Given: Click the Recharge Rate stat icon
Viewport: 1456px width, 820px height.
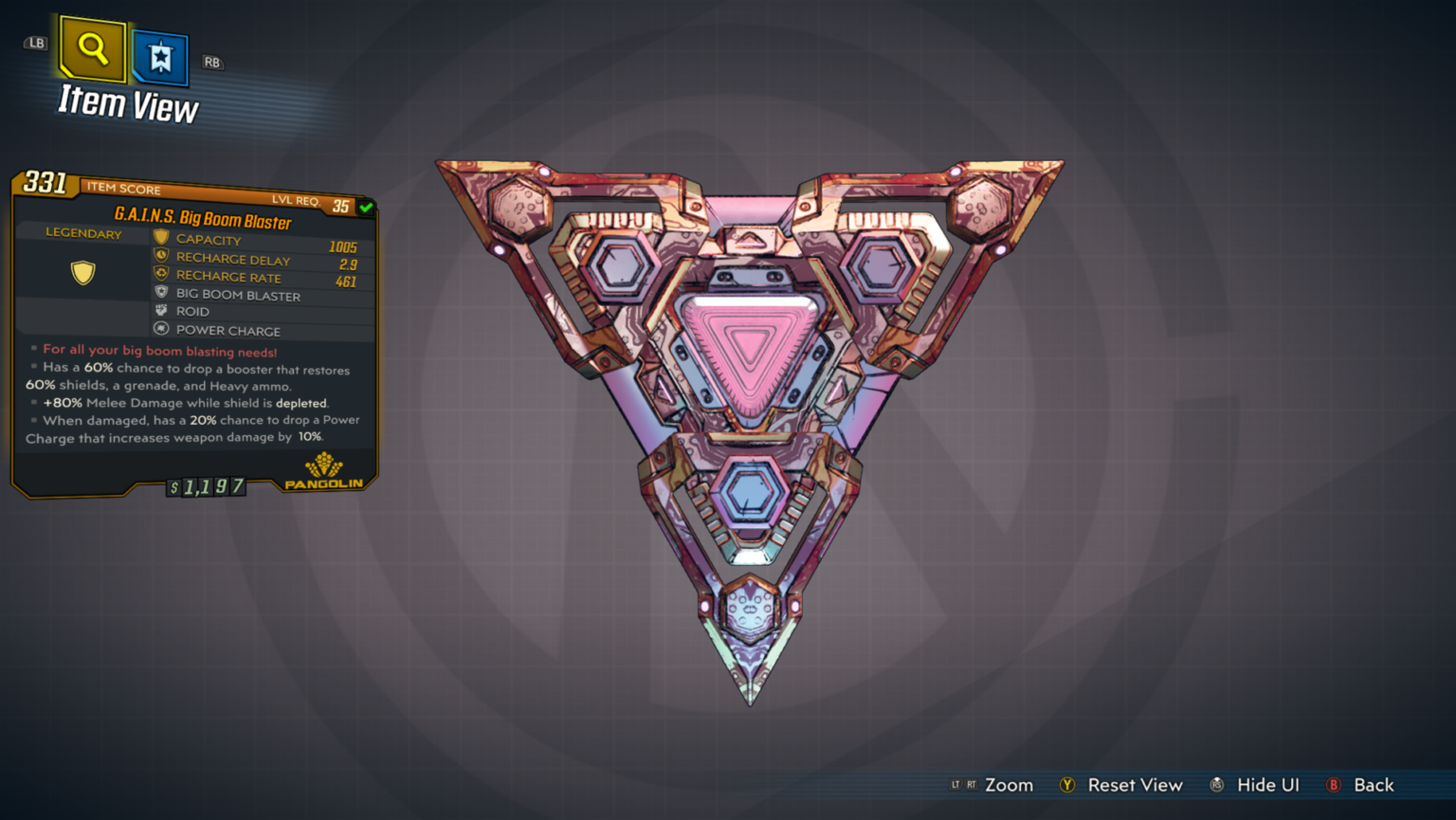Looking at the screenshot, I should click(161, 274).
